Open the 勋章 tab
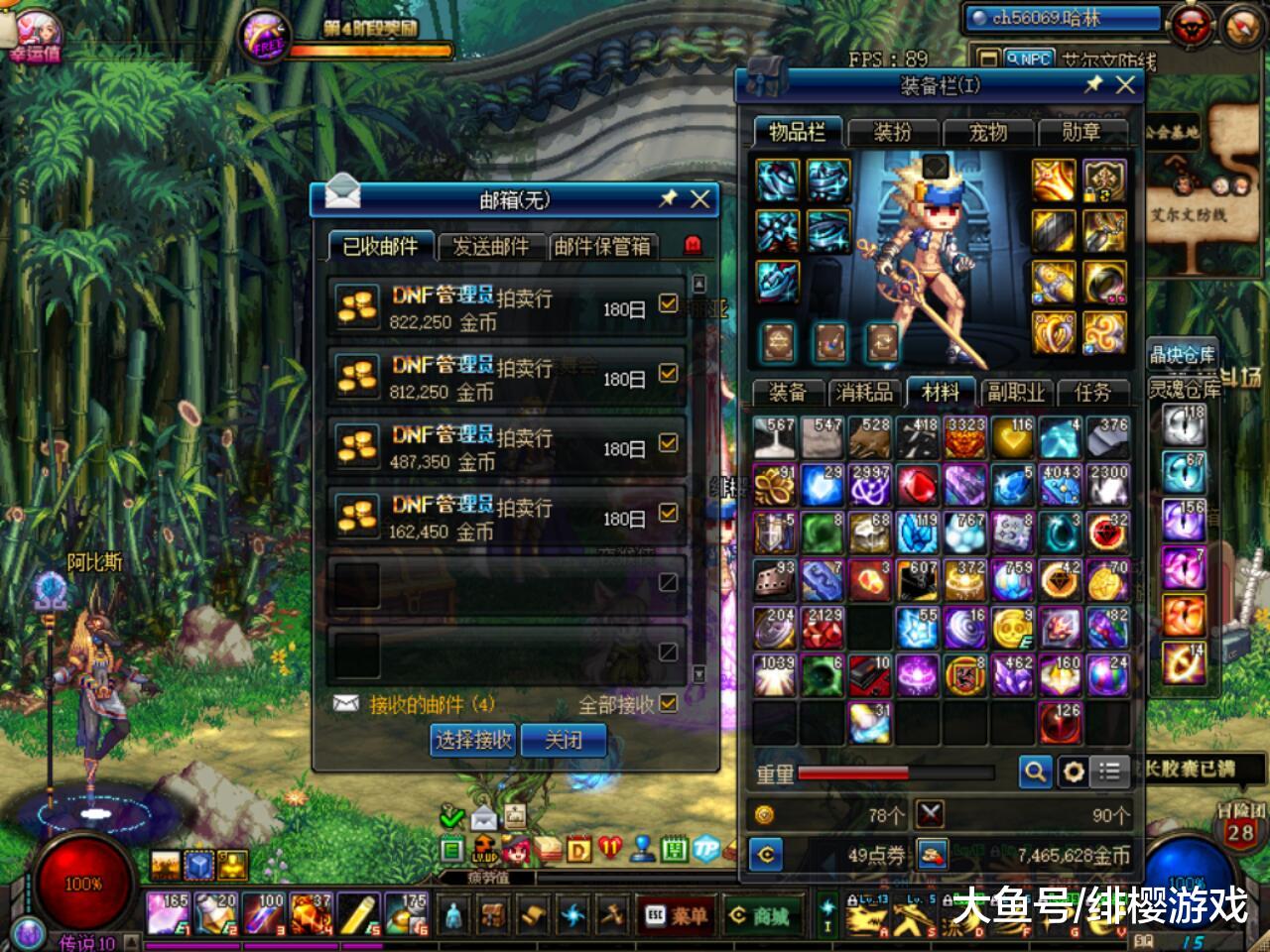Viewport: 1270px width, 952px height. pos(1080,132)
